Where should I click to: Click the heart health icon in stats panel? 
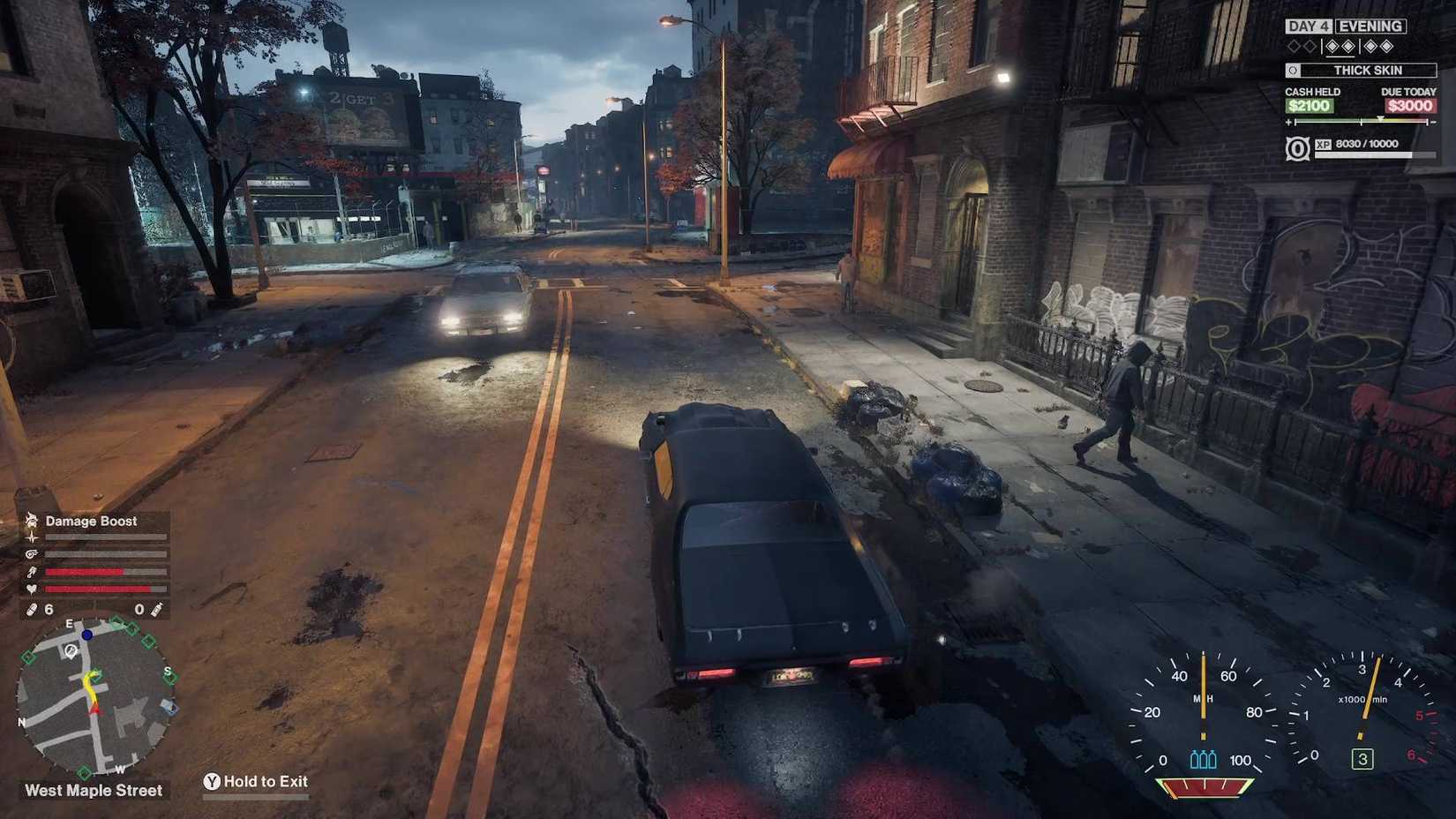pyautogui.click(x=31, y=590)
